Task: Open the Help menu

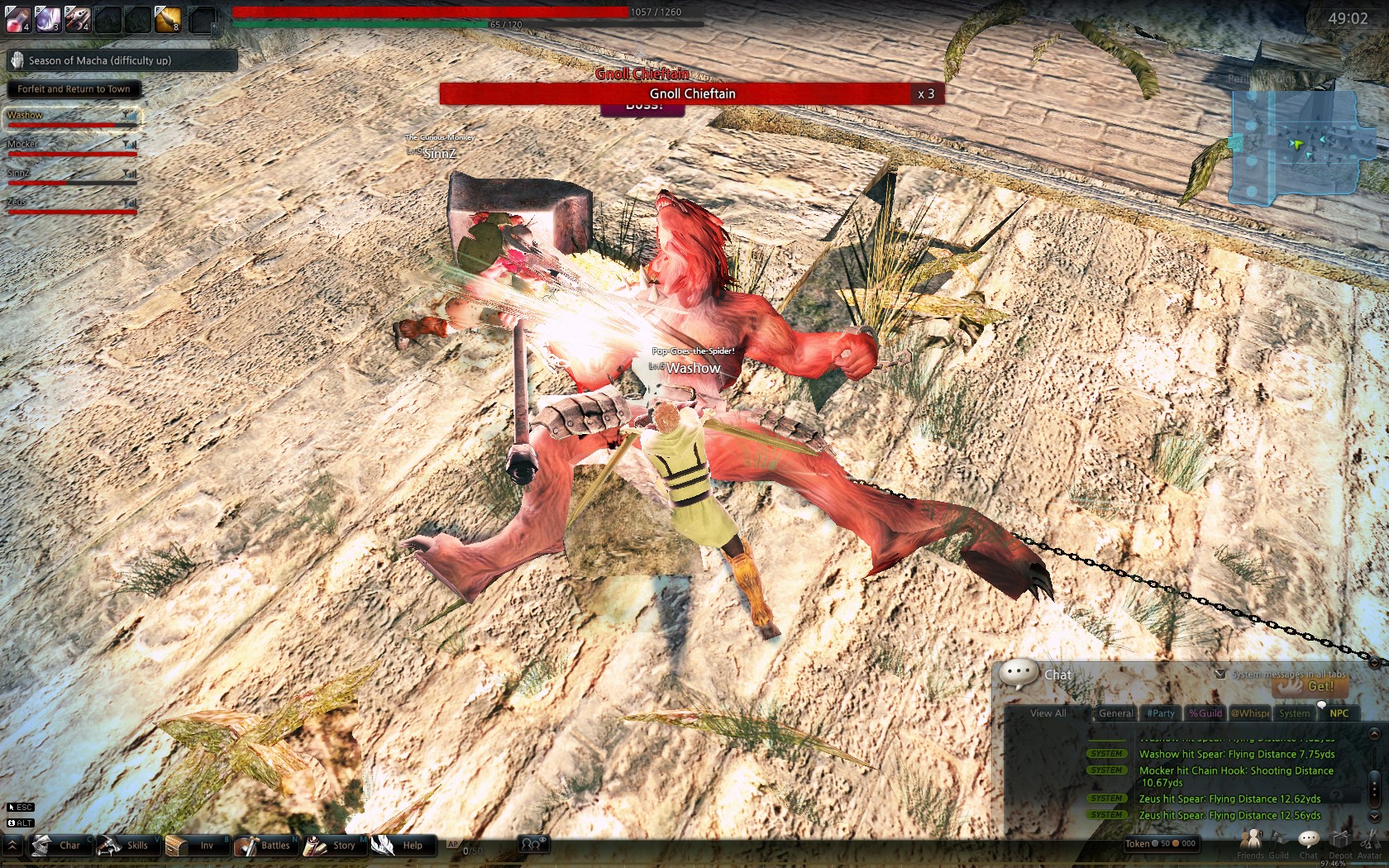Action: coord(401,845)
